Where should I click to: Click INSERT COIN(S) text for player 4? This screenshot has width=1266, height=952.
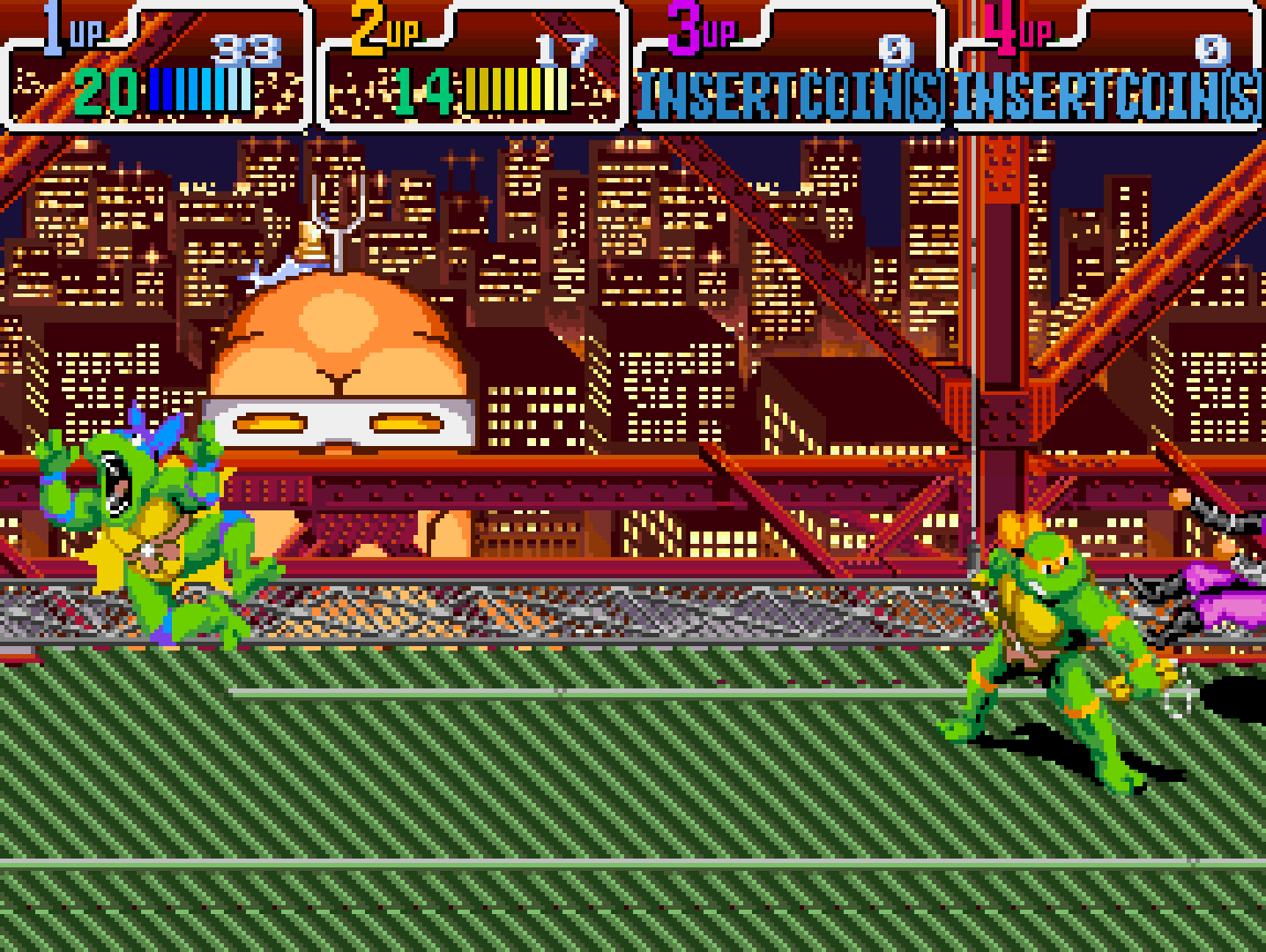(1106, 93)
